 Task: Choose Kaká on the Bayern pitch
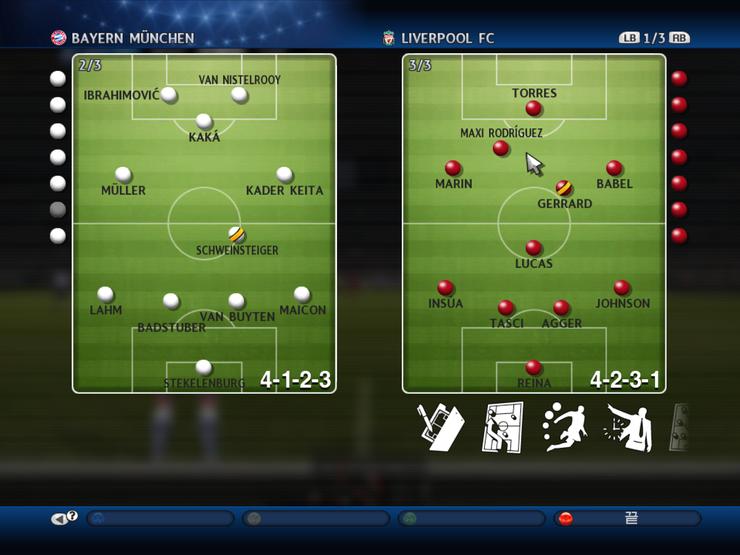[204, 121]
